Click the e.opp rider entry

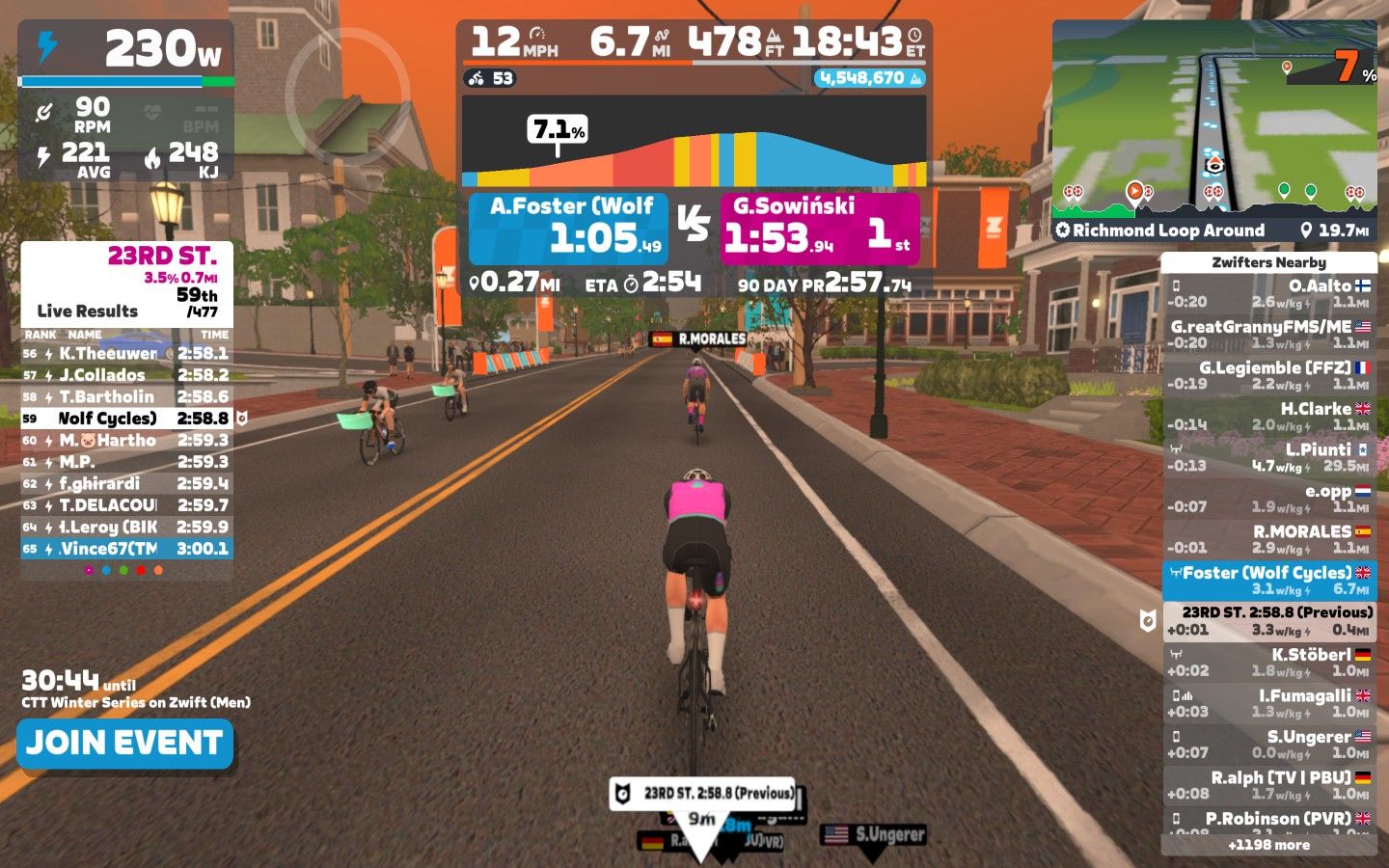pos(1268,499)
